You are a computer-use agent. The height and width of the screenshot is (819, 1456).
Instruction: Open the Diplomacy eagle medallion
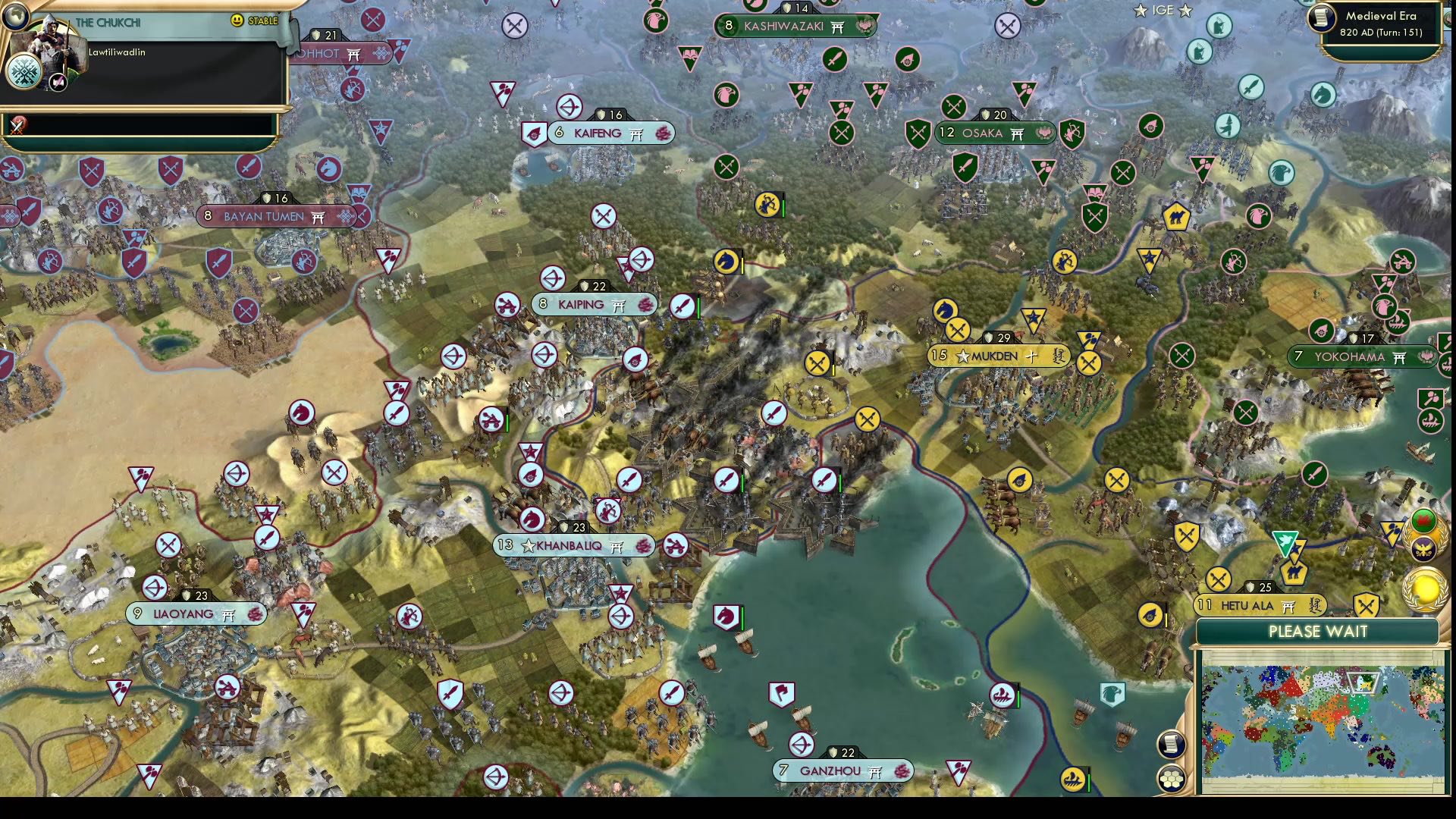pyautogui.click(x=1423, y=548)
